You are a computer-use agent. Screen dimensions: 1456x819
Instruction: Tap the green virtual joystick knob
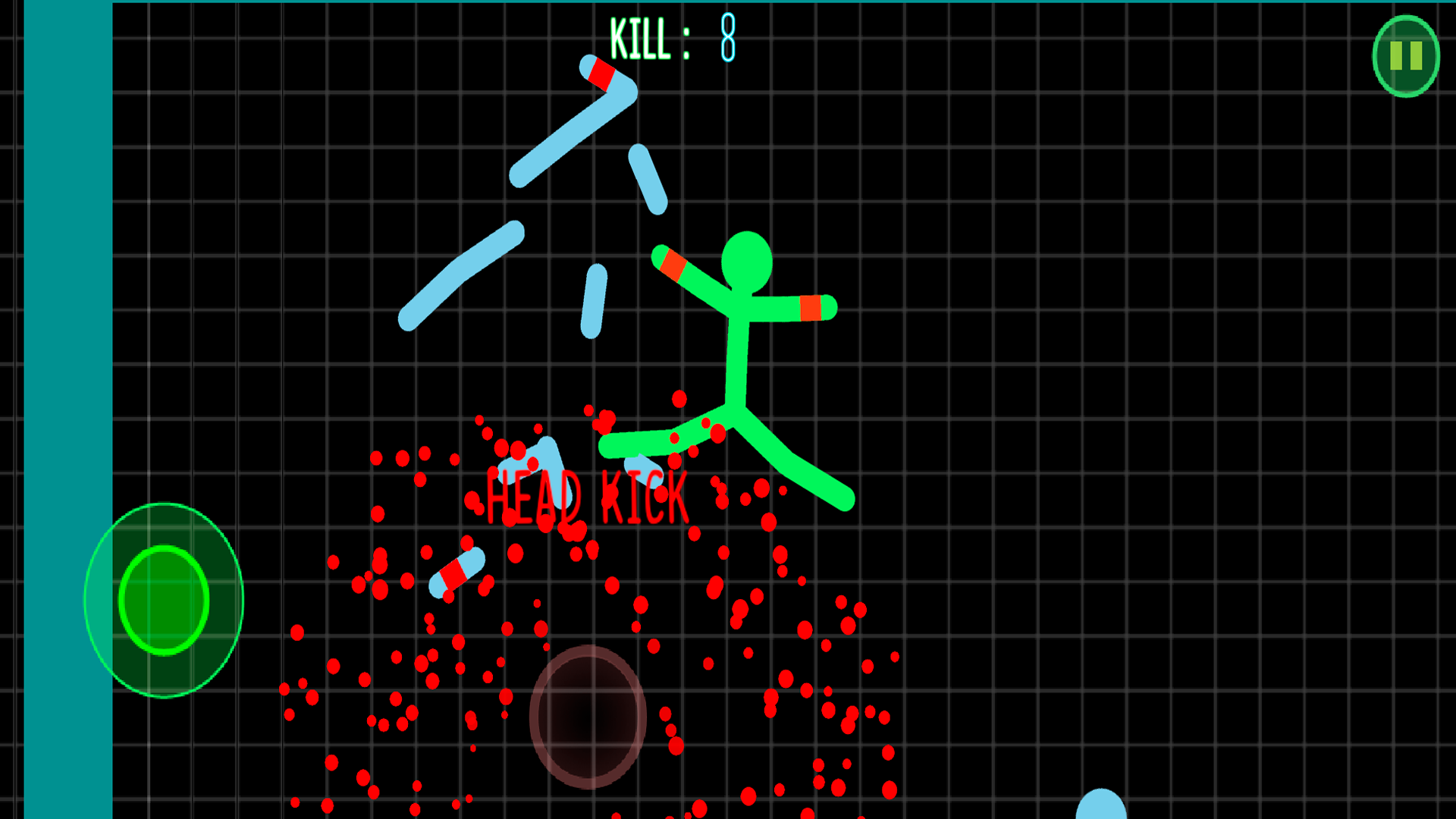(163, 599)
